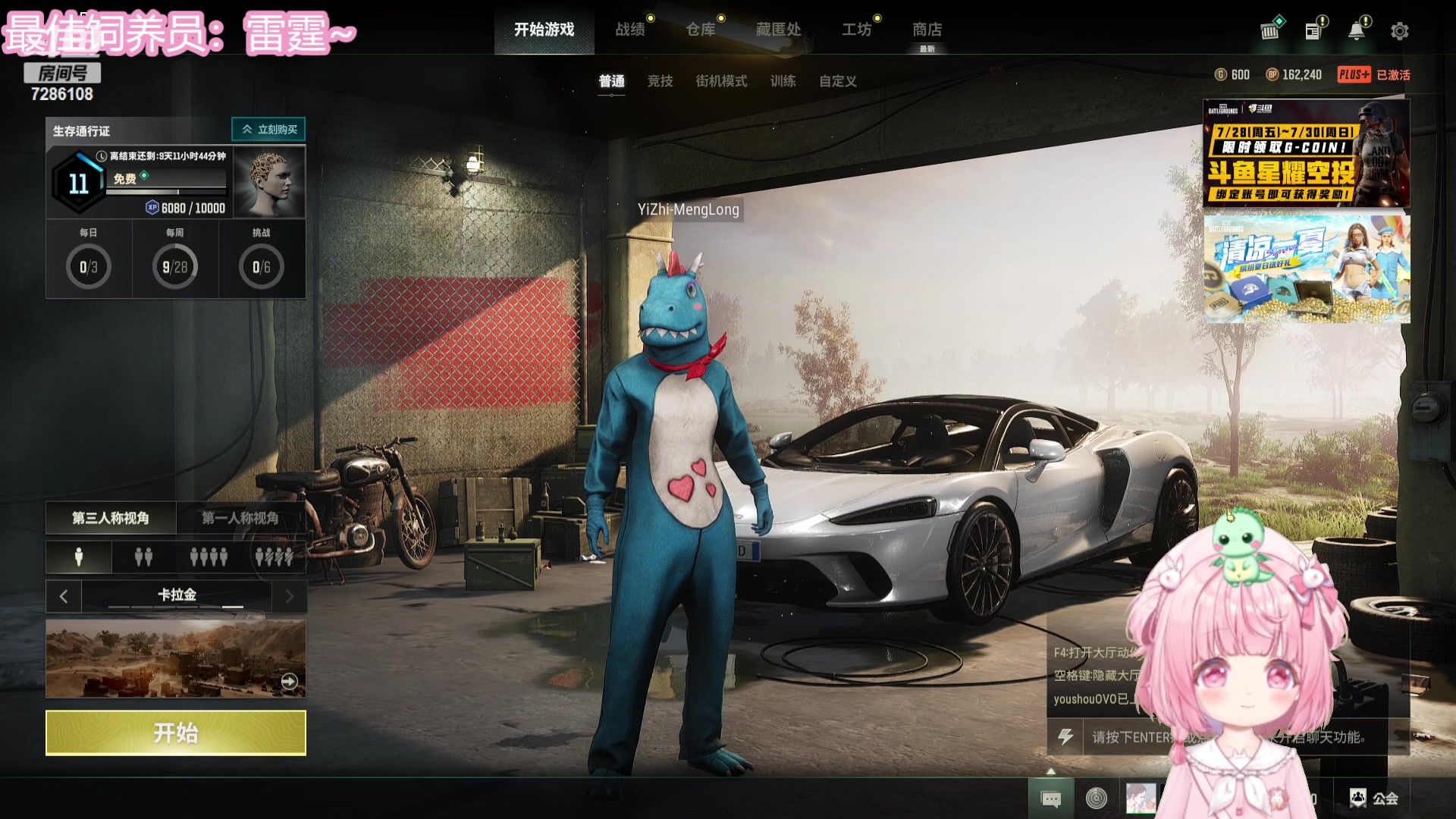The height and width of the screenshot is (819, 1456).
Task: Switch to 训练 training mode
Action: [783, 81]
